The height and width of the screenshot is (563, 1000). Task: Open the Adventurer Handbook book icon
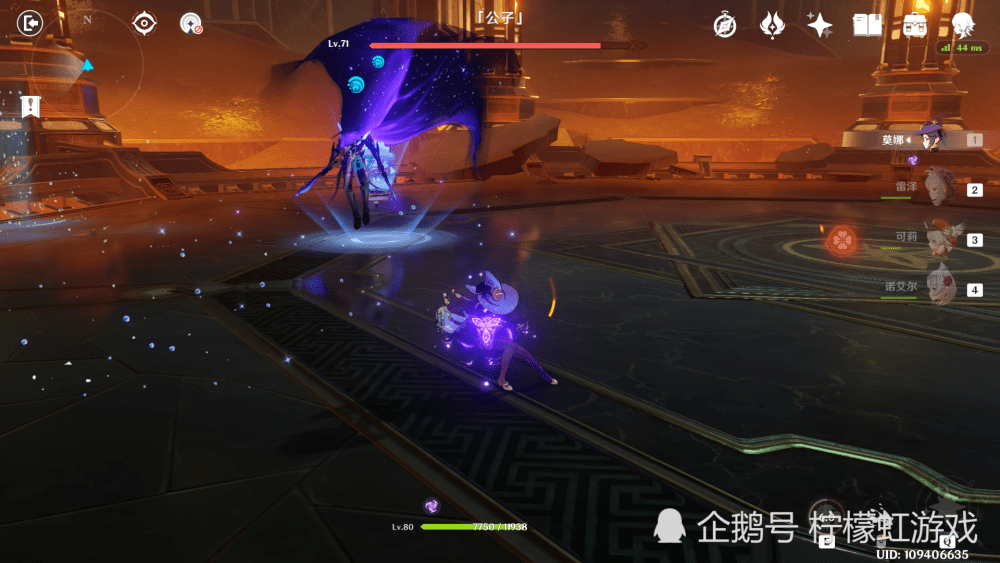tap(867, 26)
